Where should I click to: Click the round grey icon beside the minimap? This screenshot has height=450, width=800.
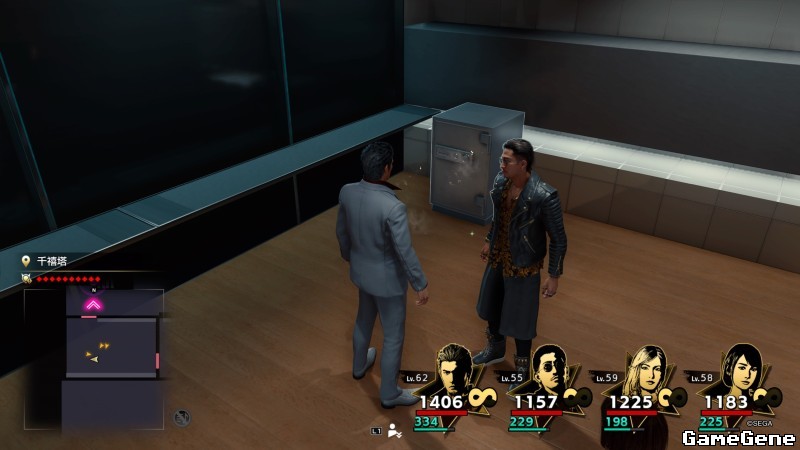(181, 417)
